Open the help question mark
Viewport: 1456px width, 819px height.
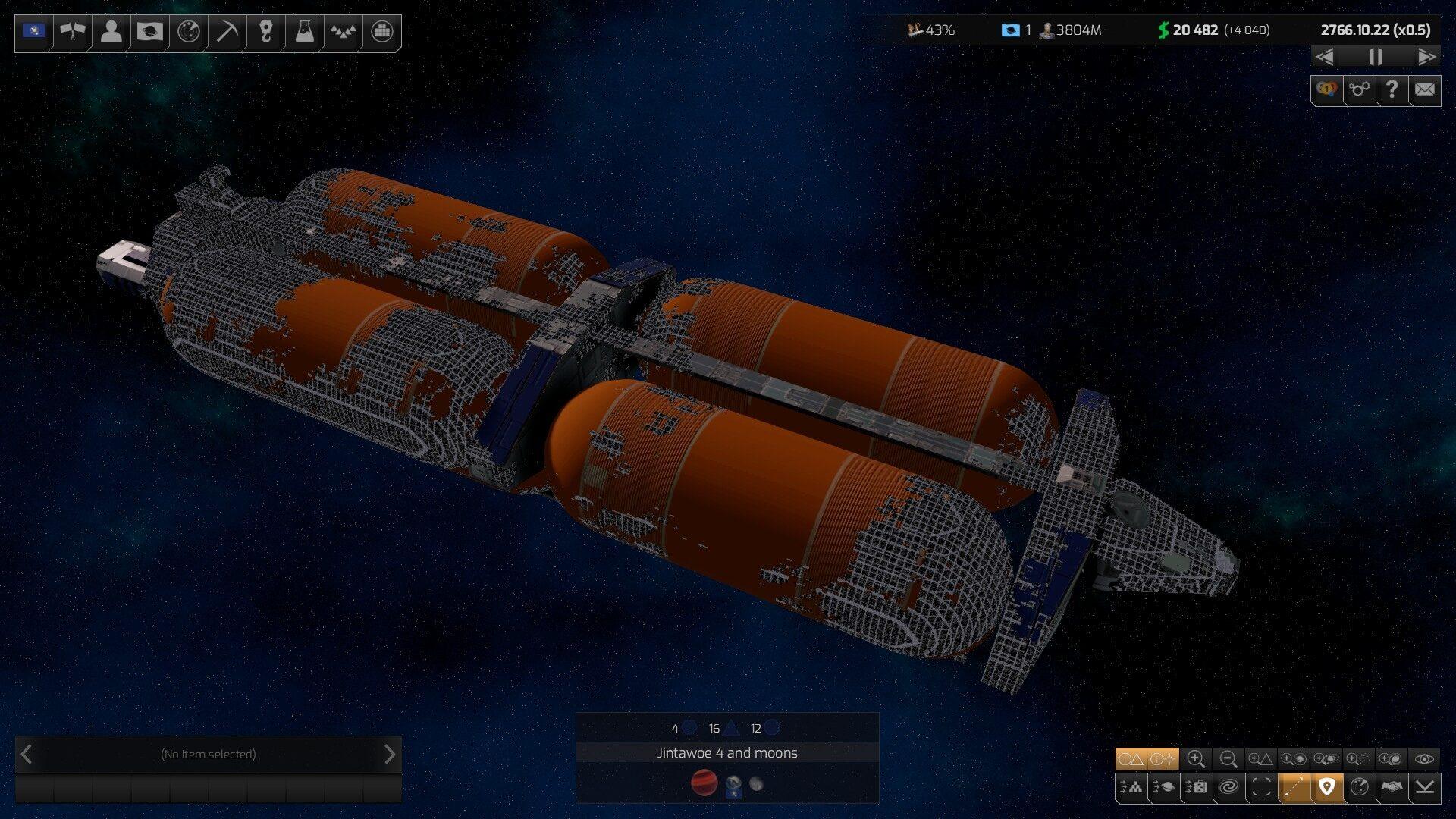[1392, 90]
